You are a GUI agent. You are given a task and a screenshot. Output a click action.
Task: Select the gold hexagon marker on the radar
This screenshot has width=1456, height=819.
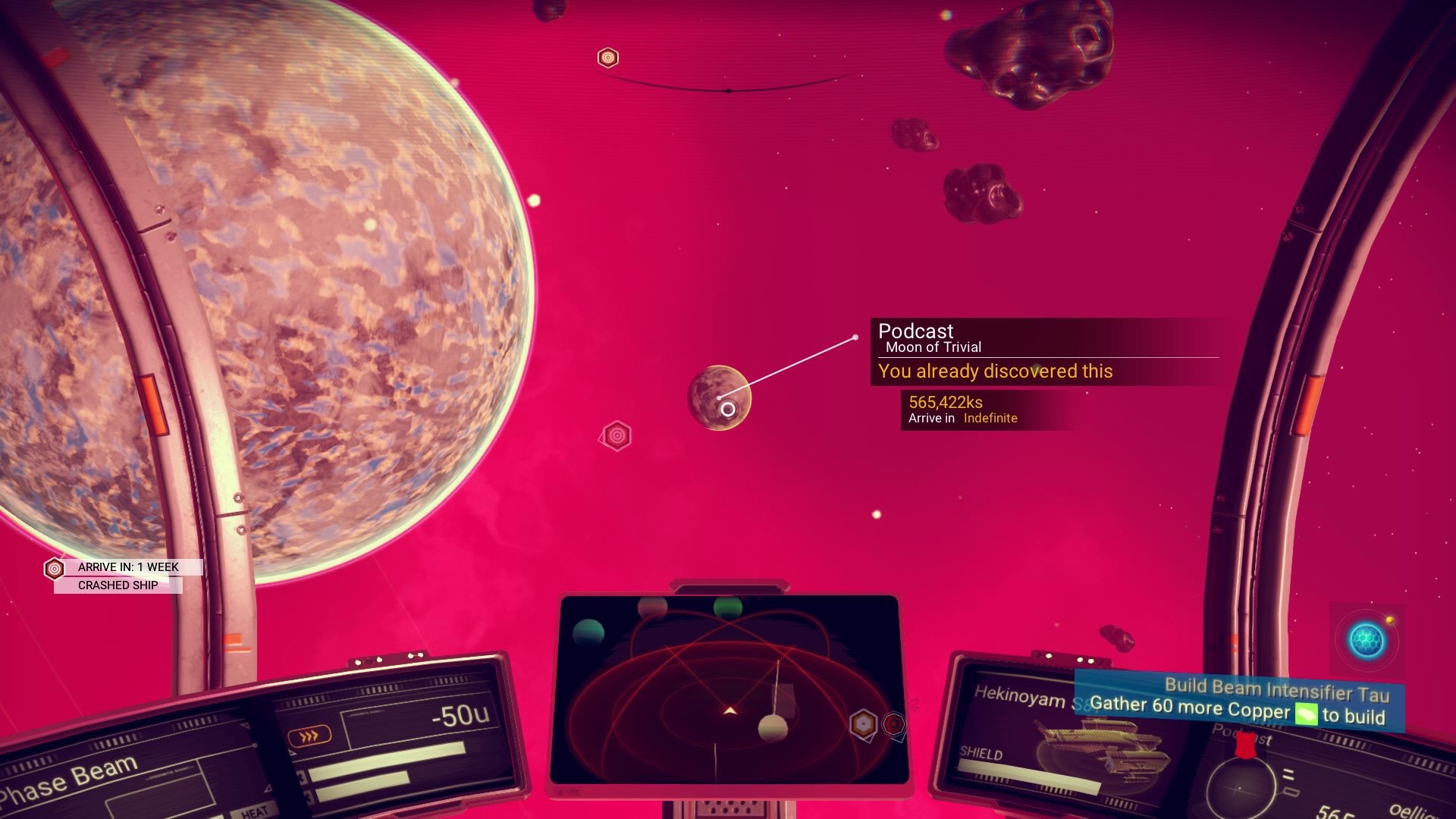(x=863, y=724)
